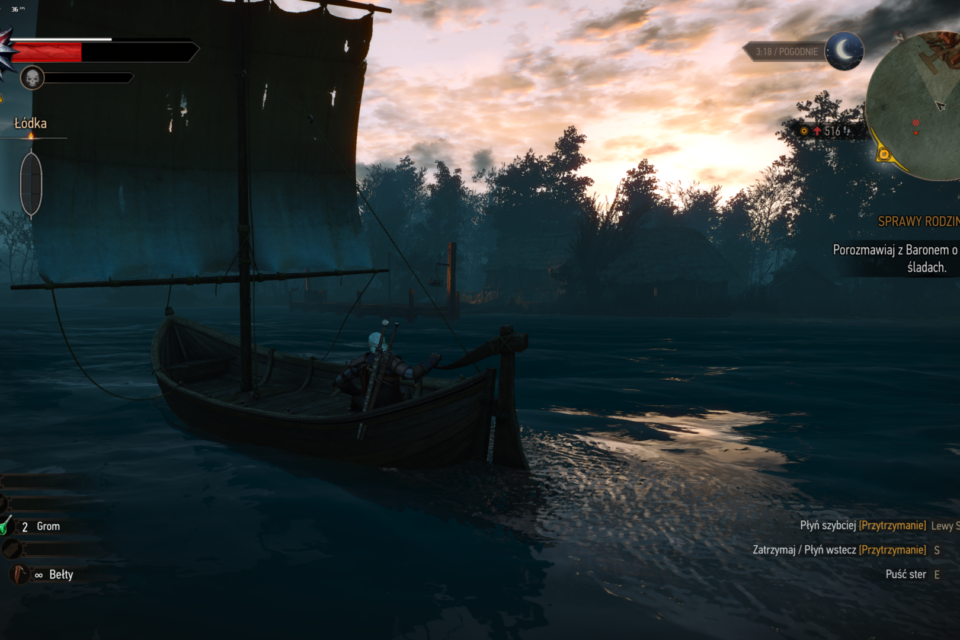Click the Łódka boat condition icon
Image resolution: width=960 pixels, height=640 pixels.
[31, 184]
